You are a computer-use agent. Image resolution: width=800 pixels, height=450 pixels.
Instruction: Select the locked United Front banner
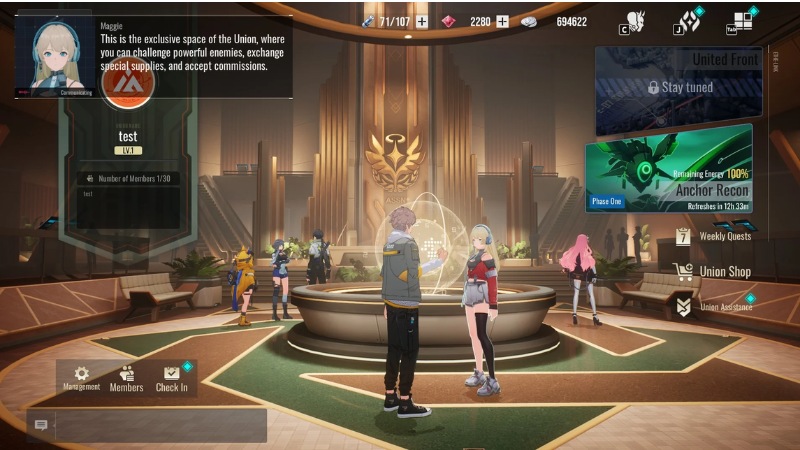[x=673, y=88]
